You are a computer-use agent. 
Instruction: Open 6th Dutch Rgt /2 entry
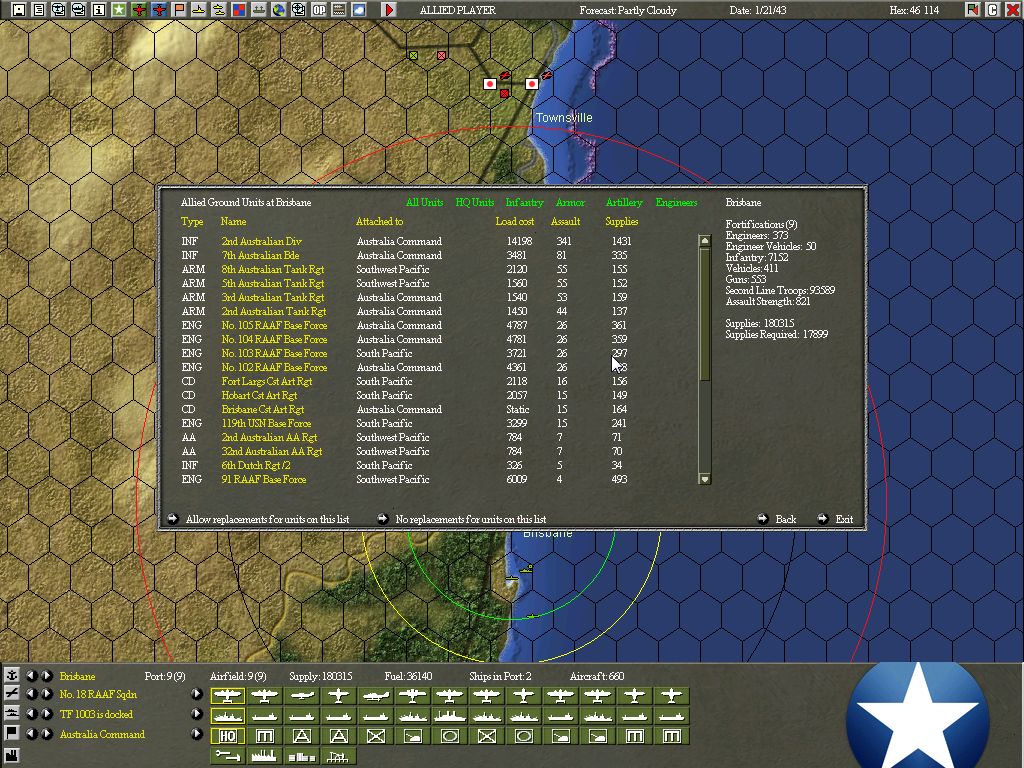click(x=256, y=466)
